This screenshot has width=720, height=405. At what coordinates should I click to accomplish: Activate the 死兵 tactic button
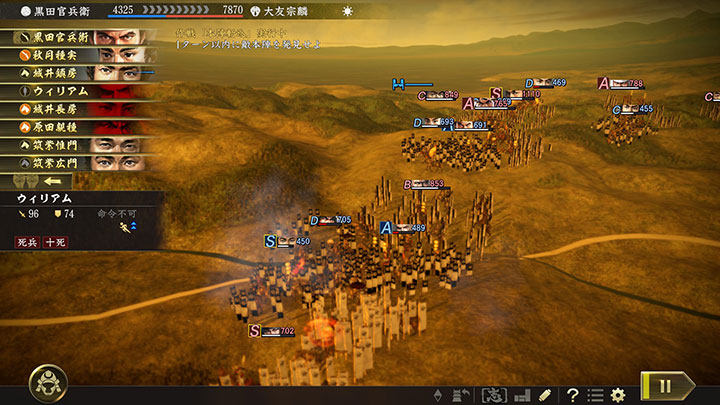pos(27,242)
